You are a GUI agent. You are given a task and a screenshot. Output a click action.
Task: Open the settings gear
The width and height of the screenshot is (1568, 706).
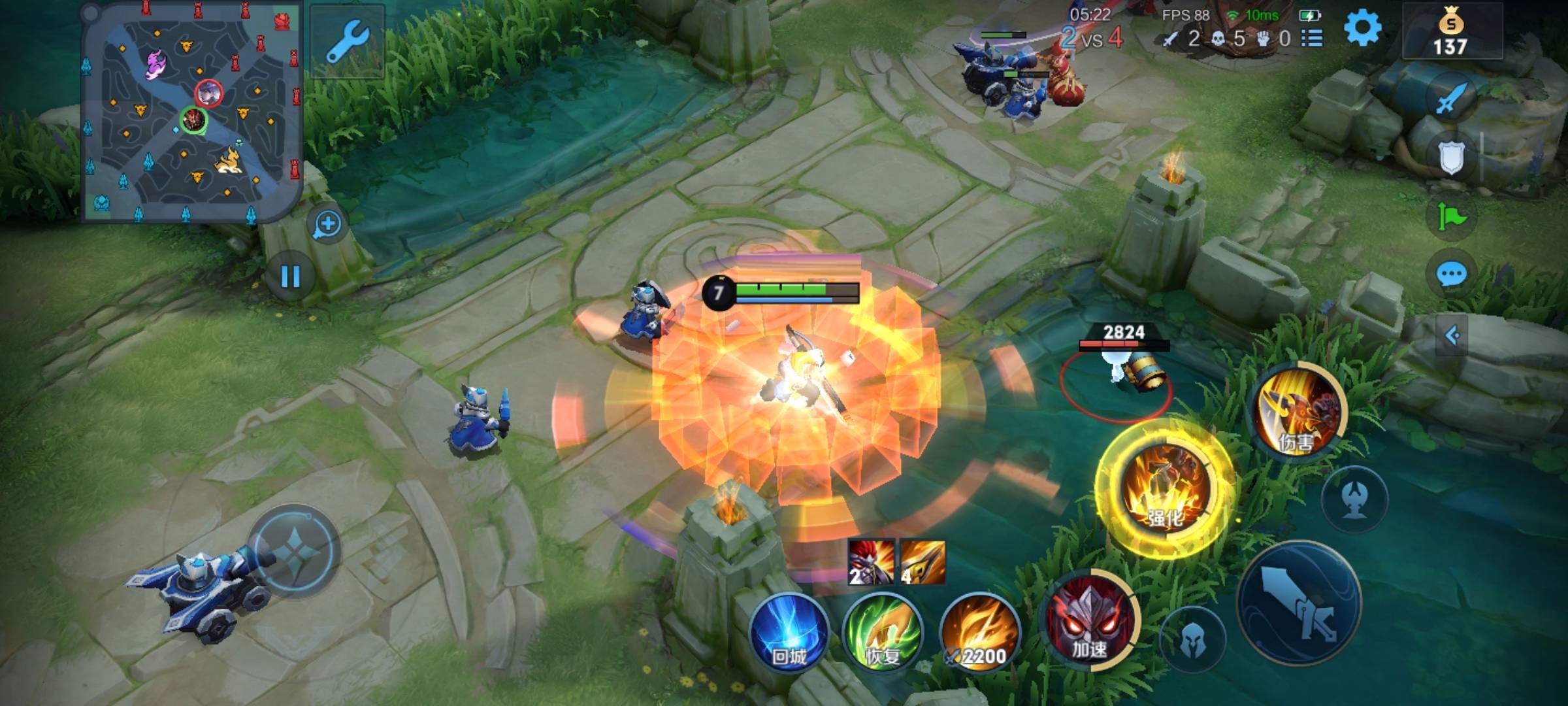click(x=1362, y=29)
